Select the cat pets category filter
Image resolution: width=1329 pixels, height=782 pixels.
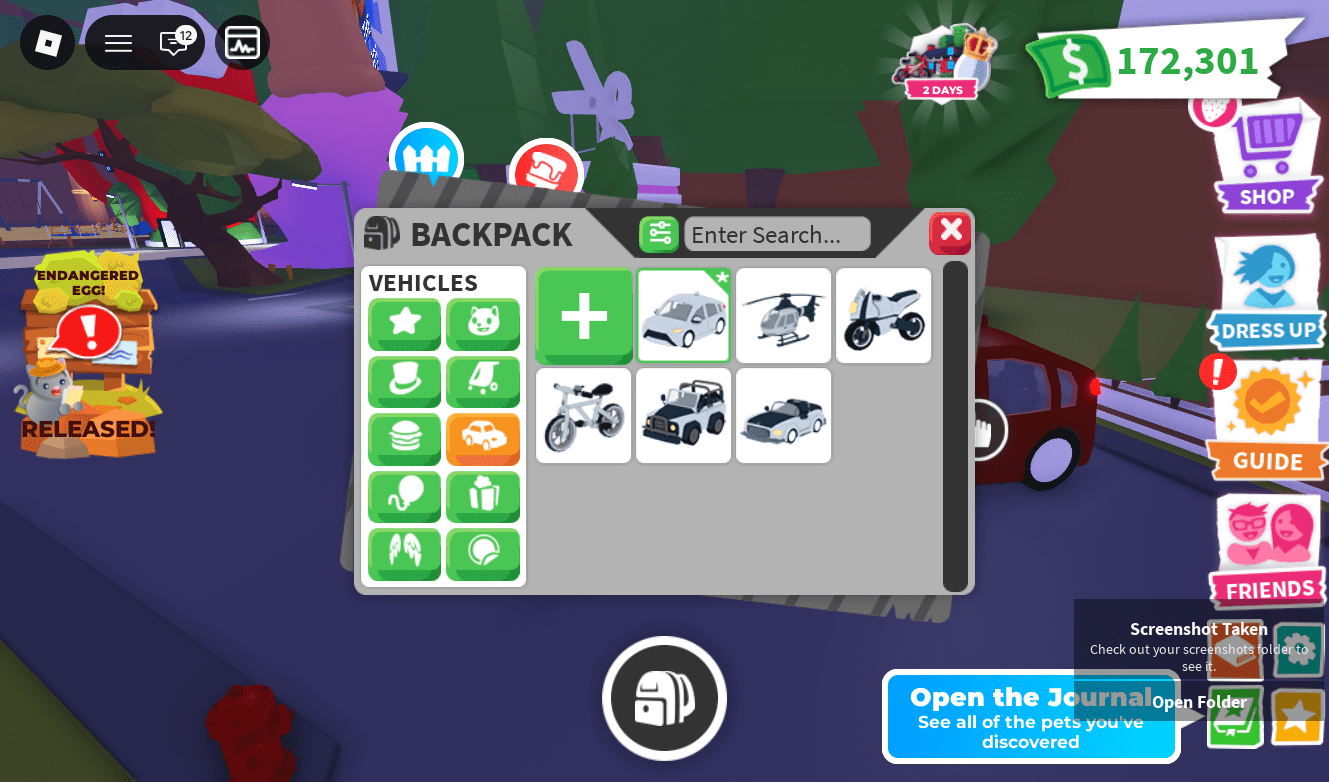pyautogui.click(x=483, y=324)
